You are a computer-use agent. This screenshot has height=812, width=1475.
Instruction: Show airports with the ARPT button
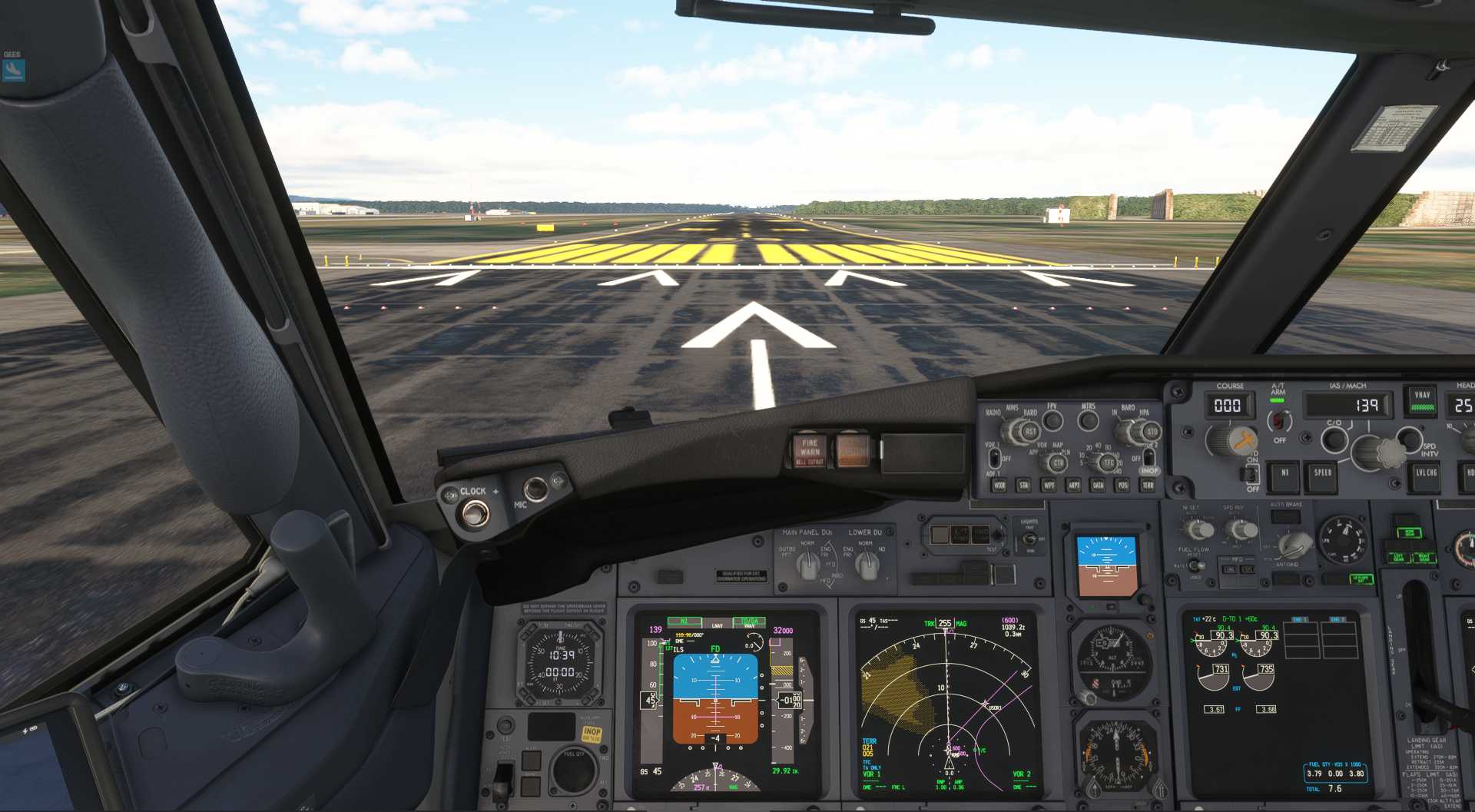click(x=1073, y=486)
